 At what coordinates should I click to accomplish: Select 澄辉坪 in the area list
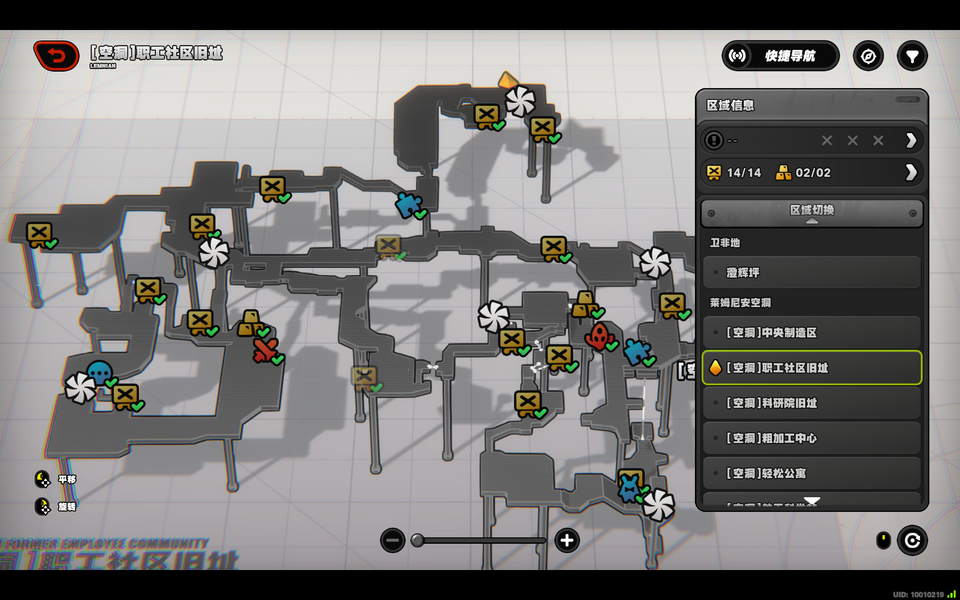click(x=811, y=272)
